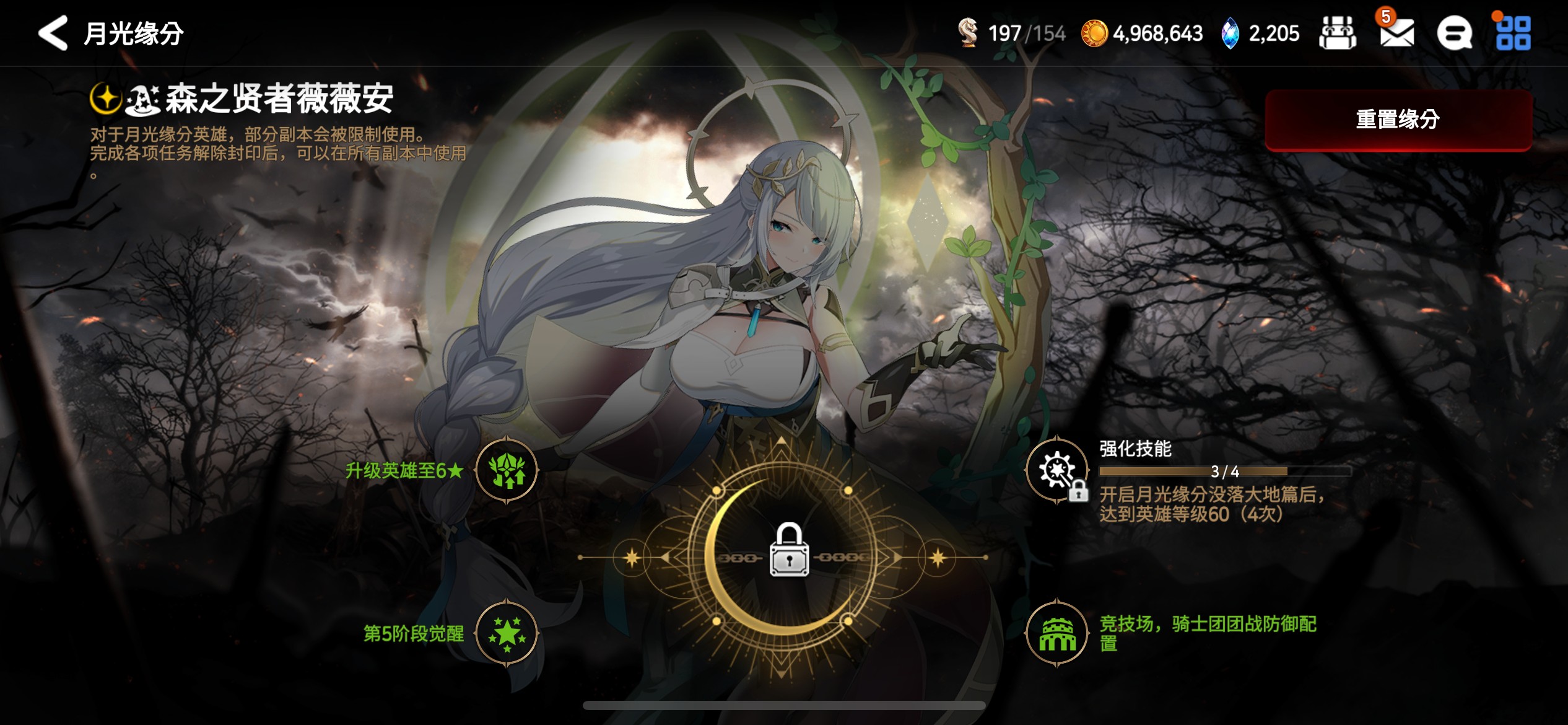Open the chat speech bubble

coord(1454,33)
